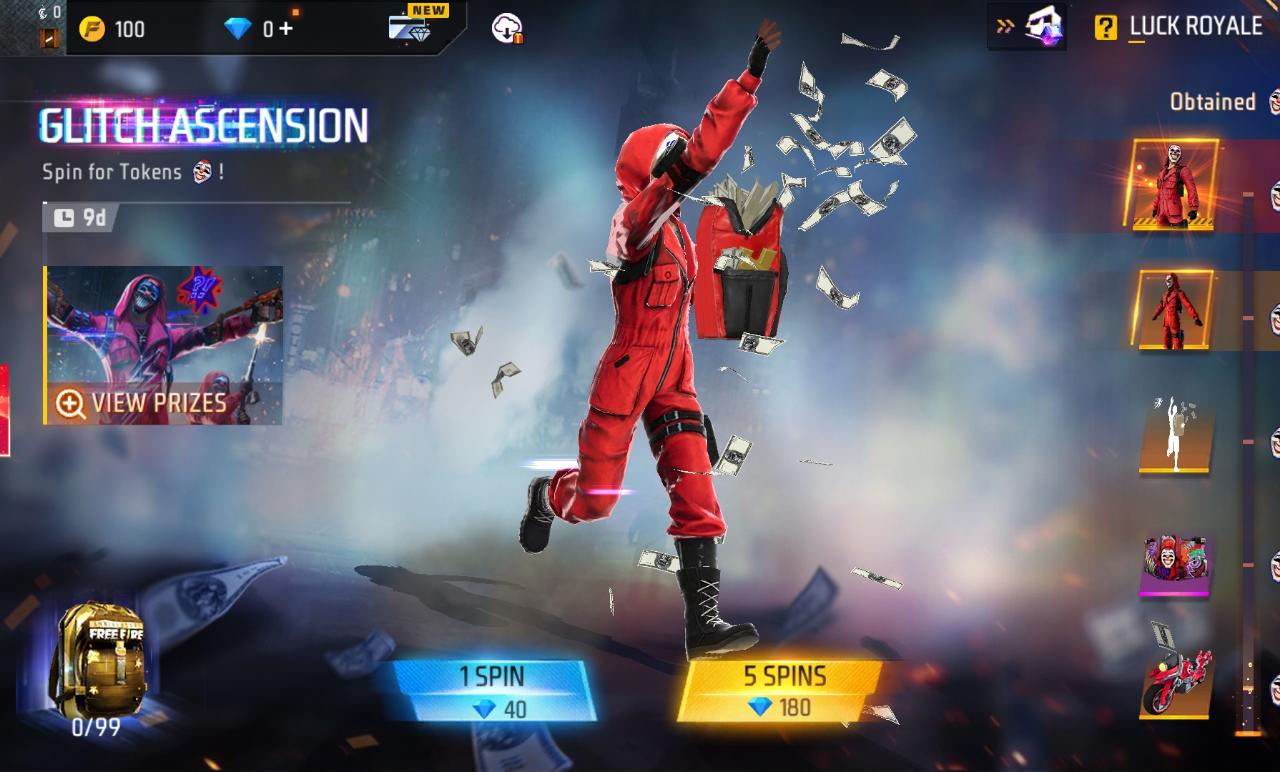Open the voucher ticket icon

coord(48,37)
